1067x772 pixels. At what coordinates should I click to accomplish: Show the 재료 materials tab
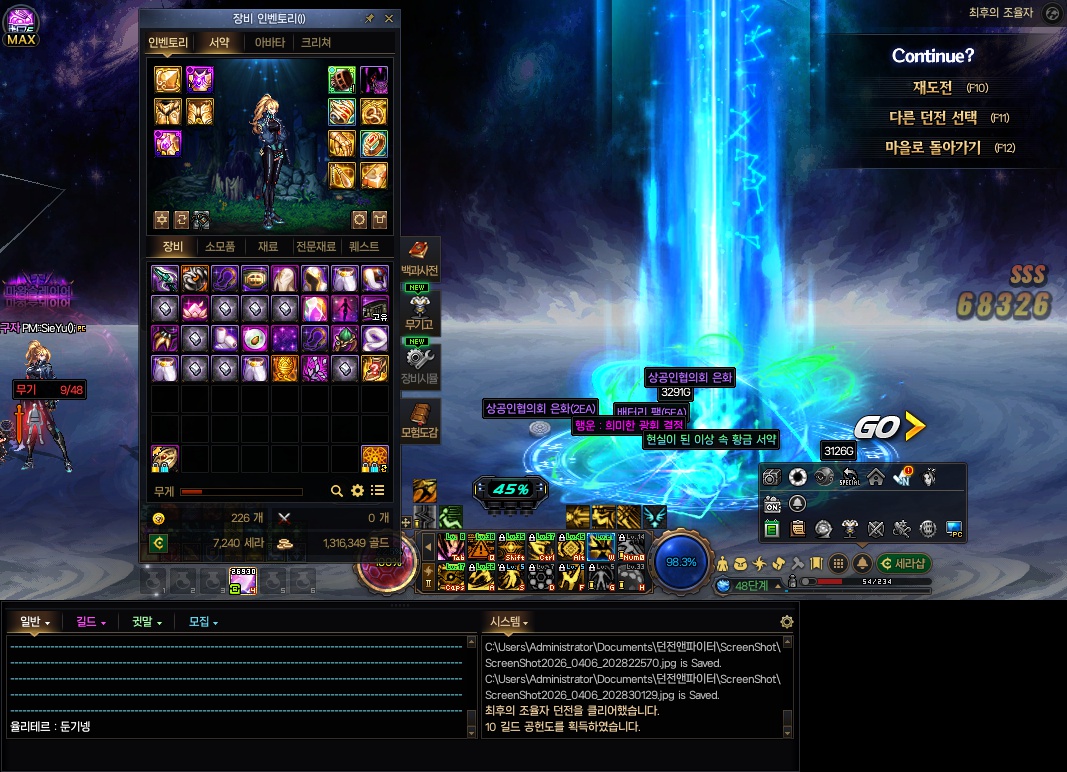pyautogui.click(x=268, y=247)
